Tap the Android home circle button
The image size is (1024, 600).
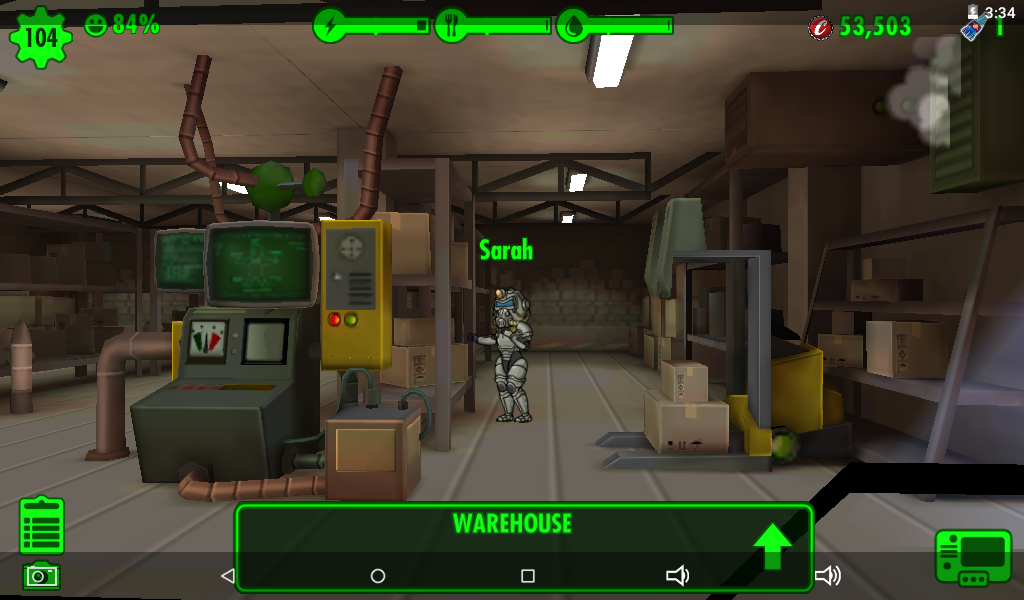[x=378, y=576]
